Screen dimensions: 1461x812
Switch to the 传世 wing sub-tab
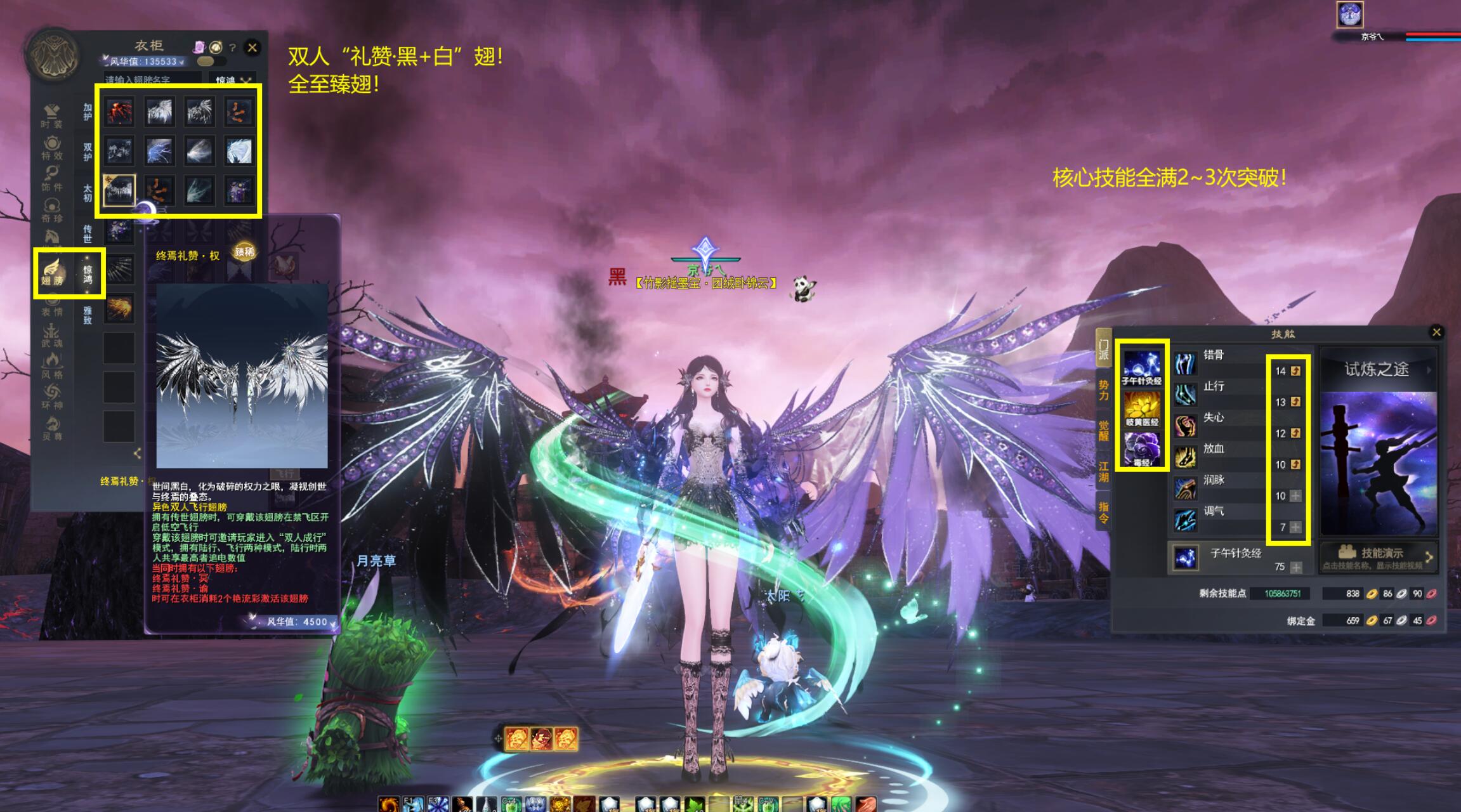coord(88,233)
